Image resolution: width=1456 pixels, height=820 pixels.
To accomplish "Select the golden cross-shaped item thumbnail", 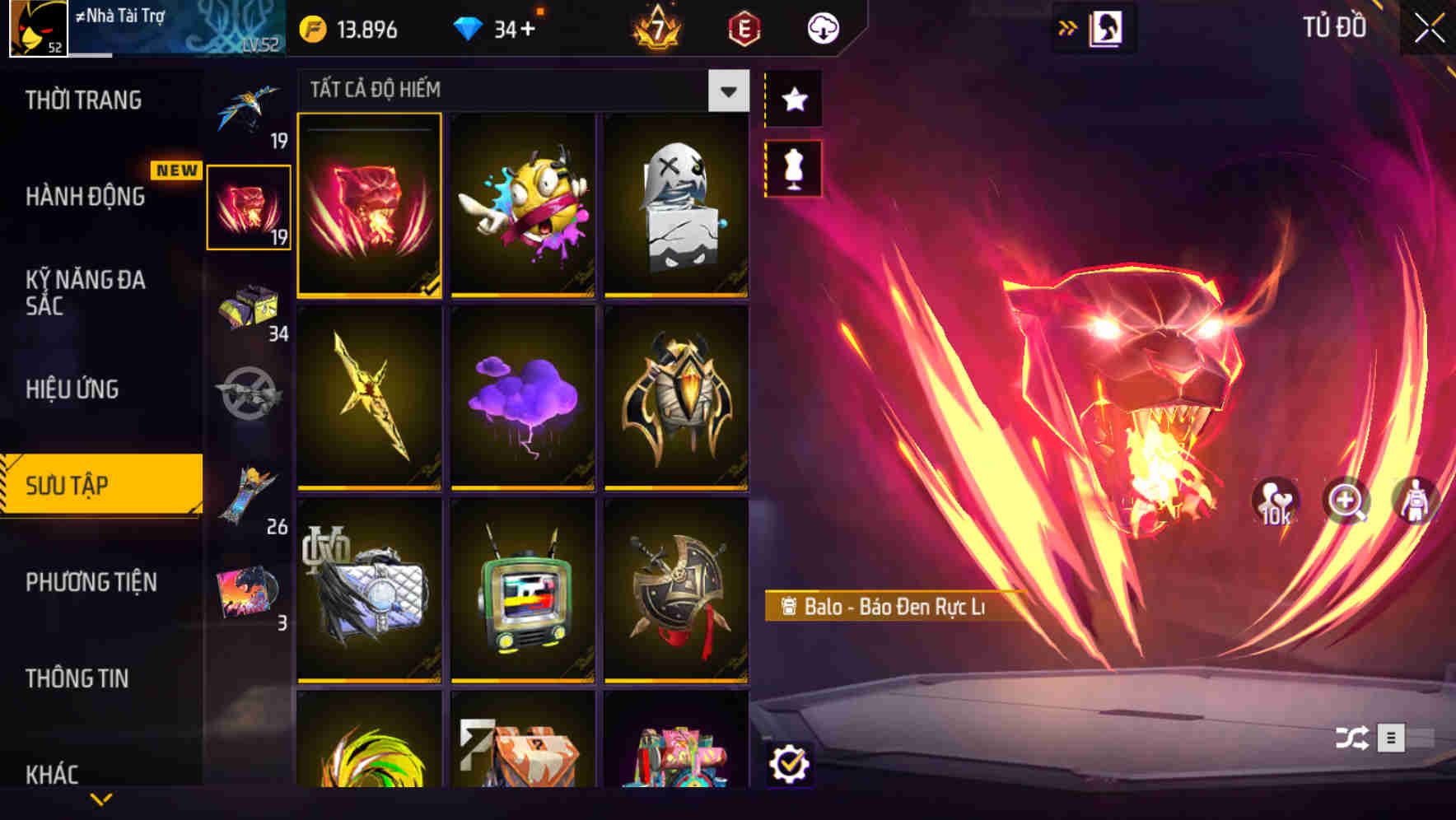I will pyautogui.click(x=369, y=399).
